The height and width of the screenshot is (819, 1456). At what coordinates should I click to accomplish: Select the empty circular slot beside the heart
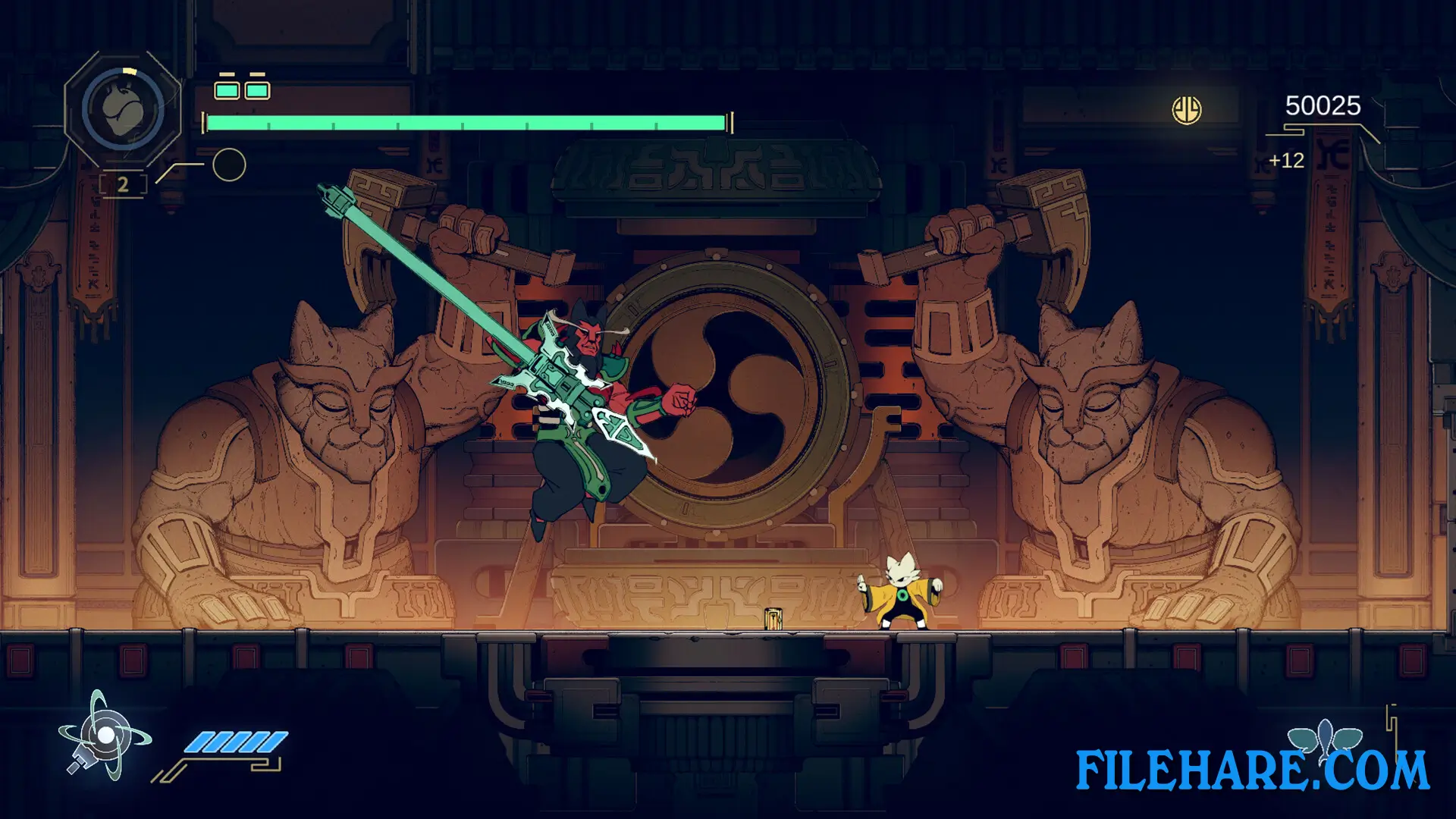point(229,165)
